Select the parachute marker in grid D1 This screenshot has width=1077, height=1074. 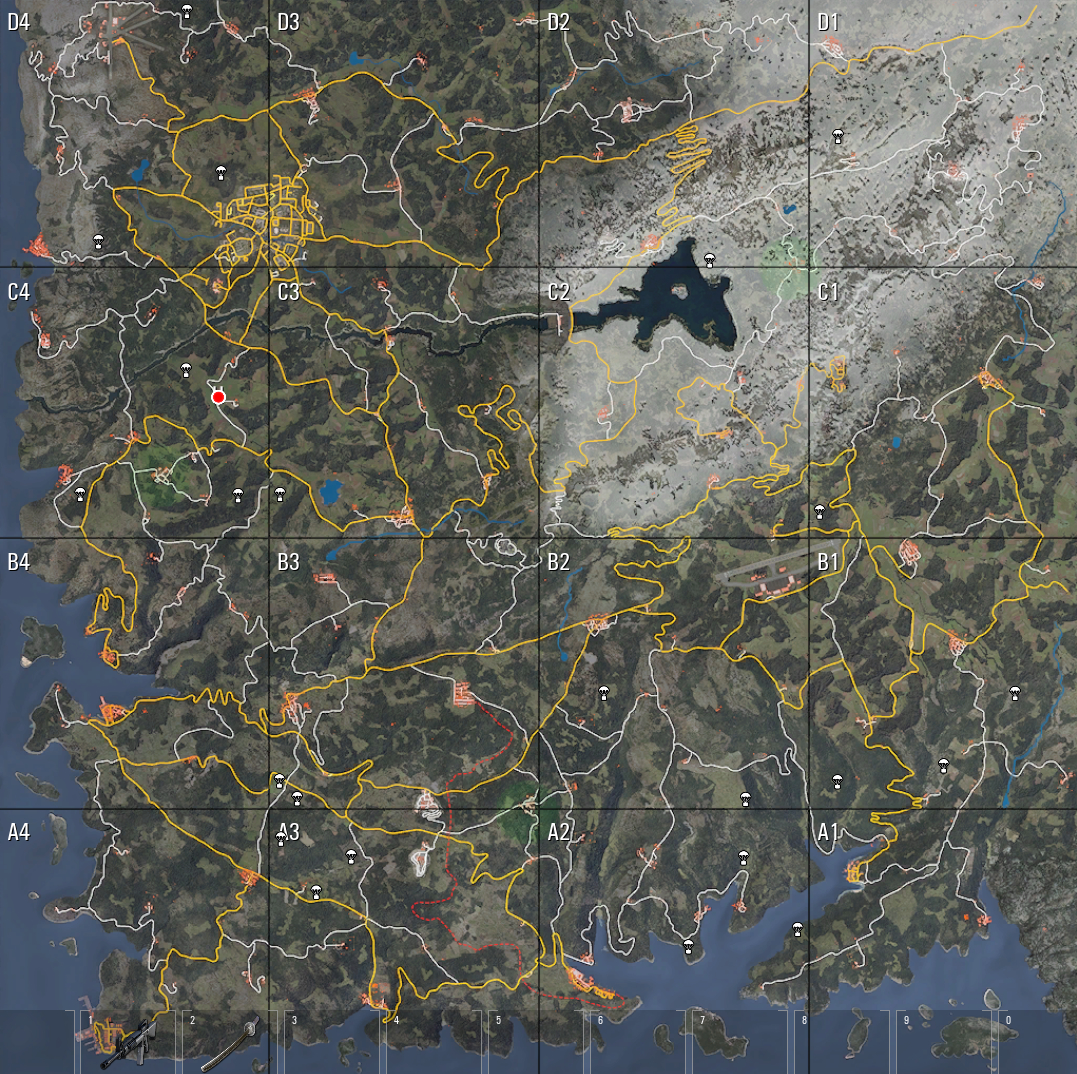coord(837,137)
